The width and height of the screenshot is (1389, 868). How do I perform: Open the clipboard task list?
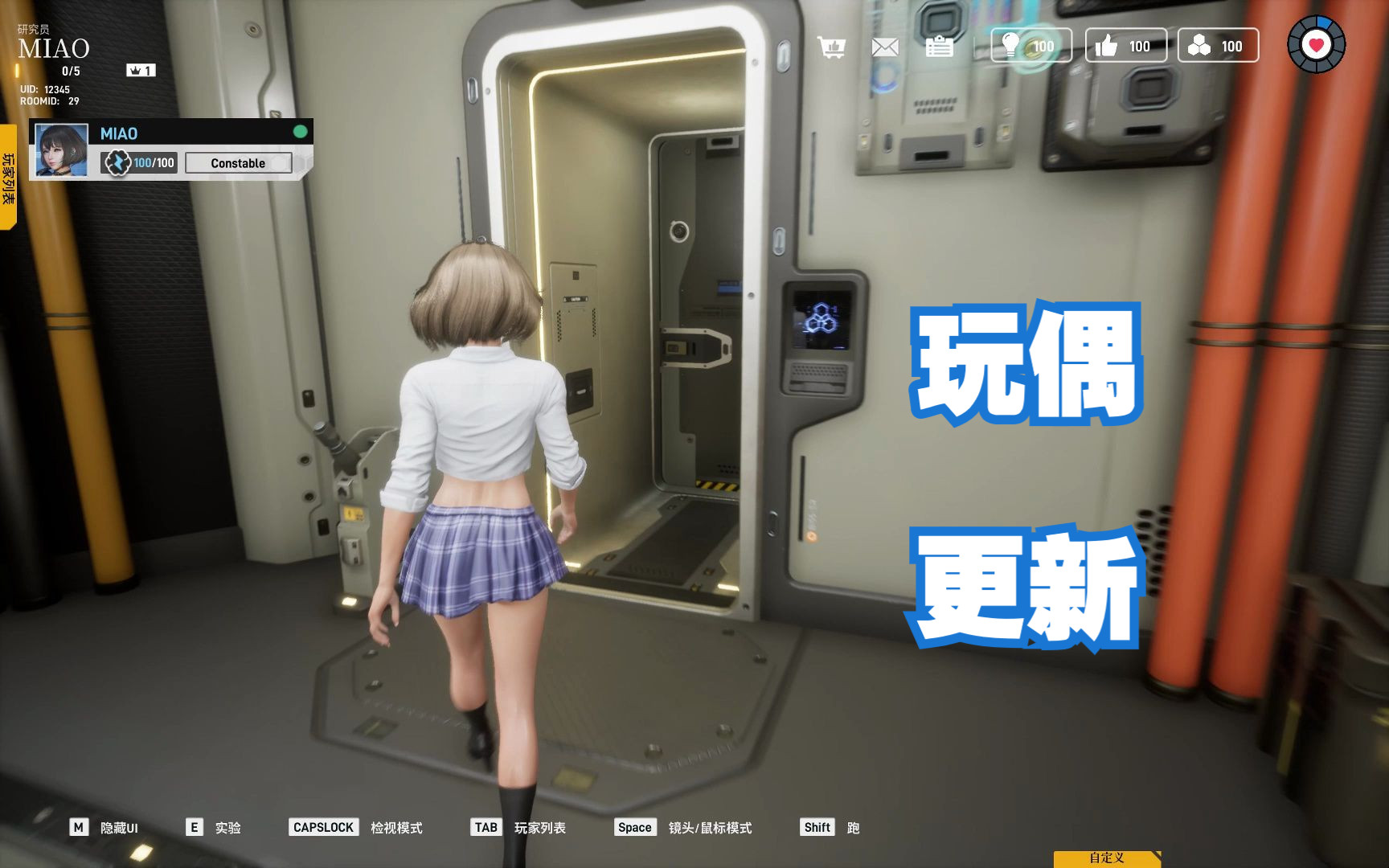(940, 46)
